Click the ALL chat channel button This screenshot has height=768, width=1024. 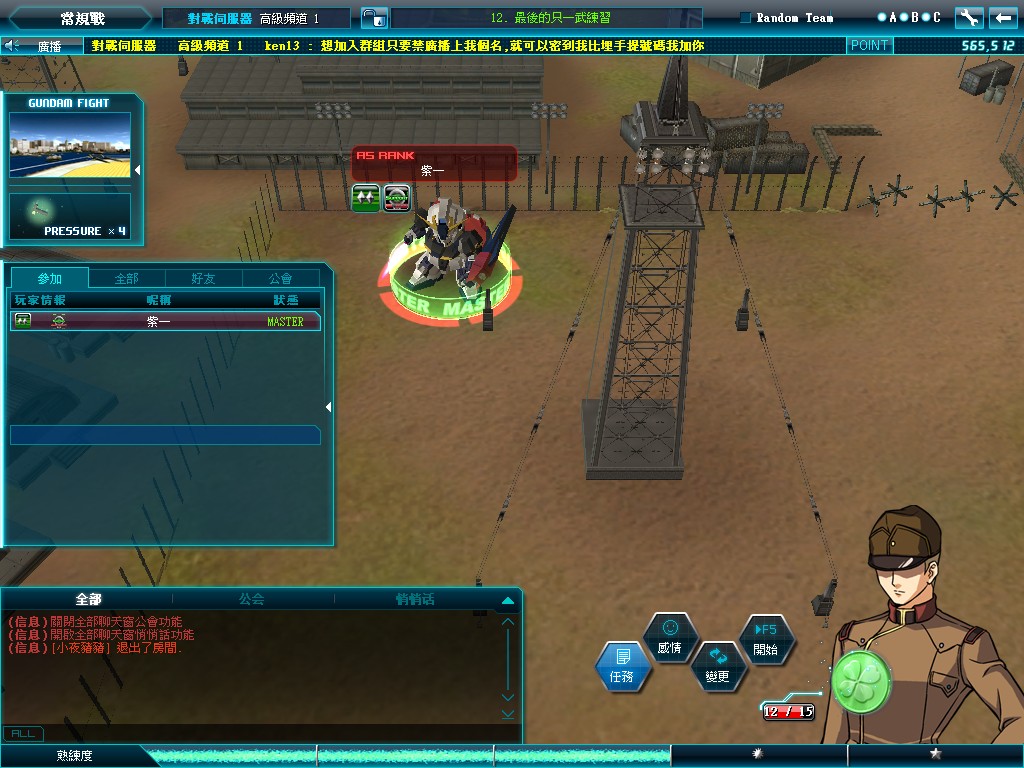[23, 734]
